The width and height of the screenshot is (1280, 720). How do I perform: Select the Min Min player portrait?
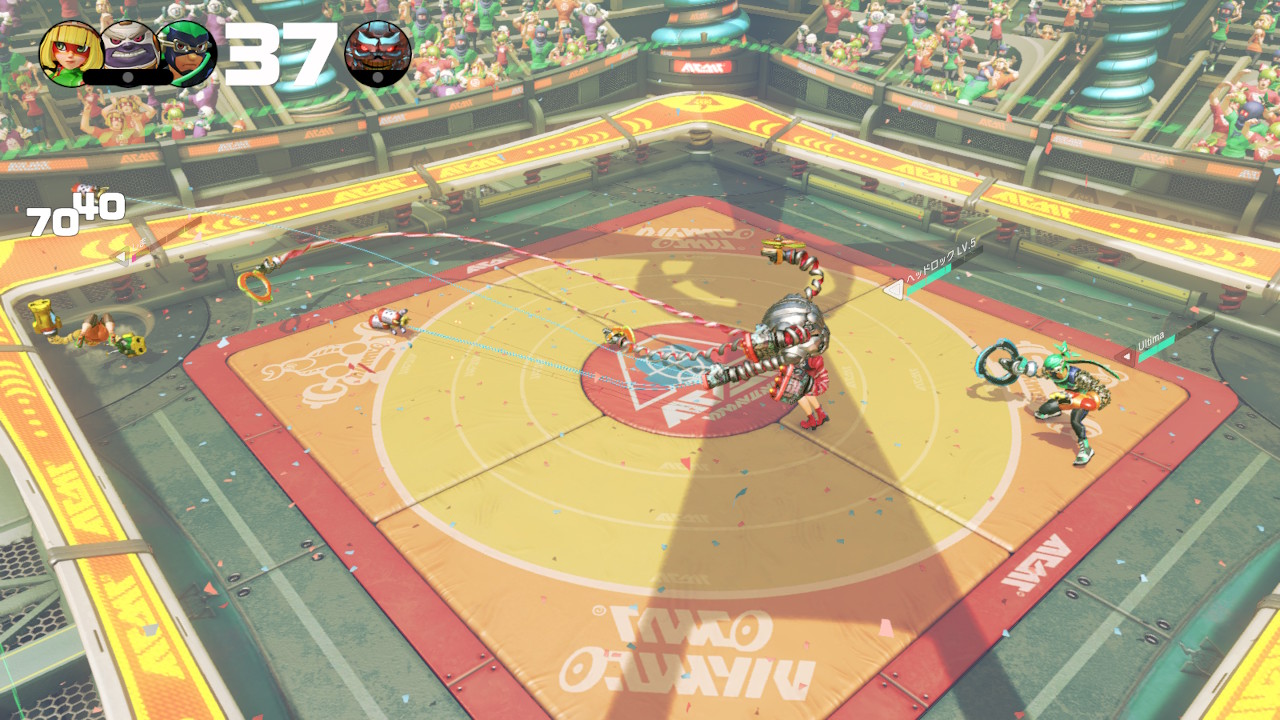70,53
